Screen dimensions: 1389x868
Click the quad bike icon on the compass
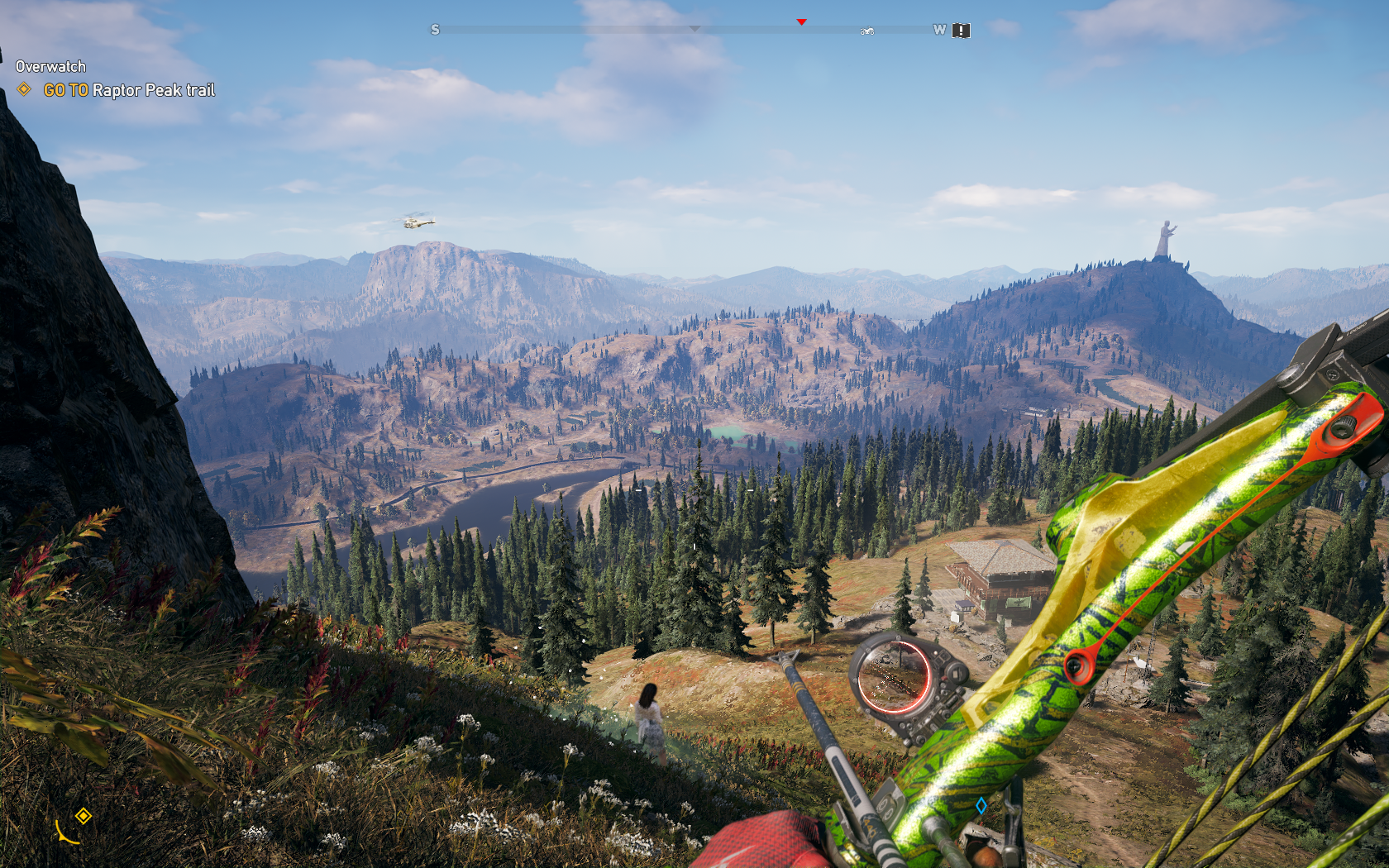867,31
